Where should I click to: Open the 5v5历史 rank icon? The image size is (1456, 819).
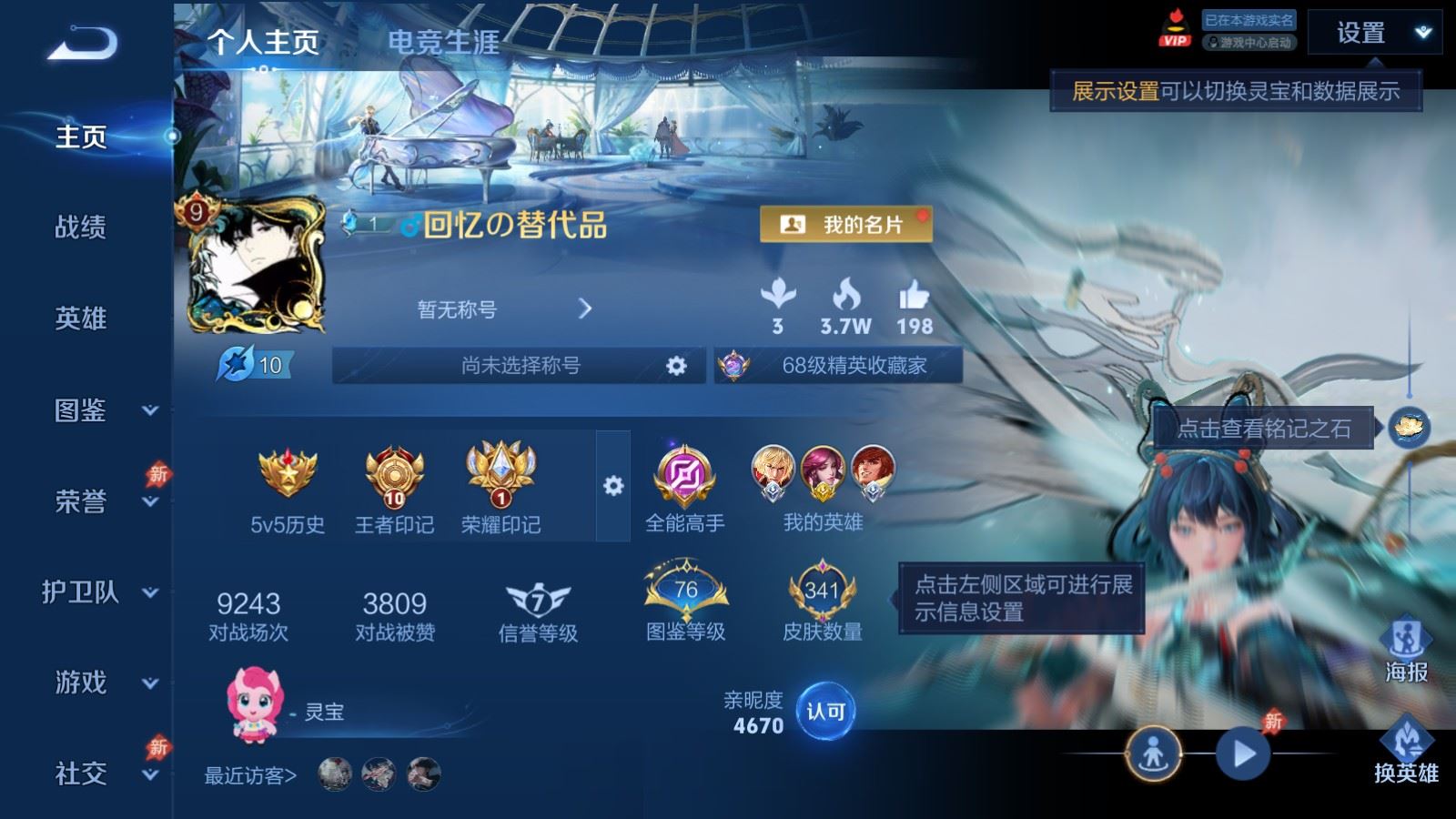point(289,473)
